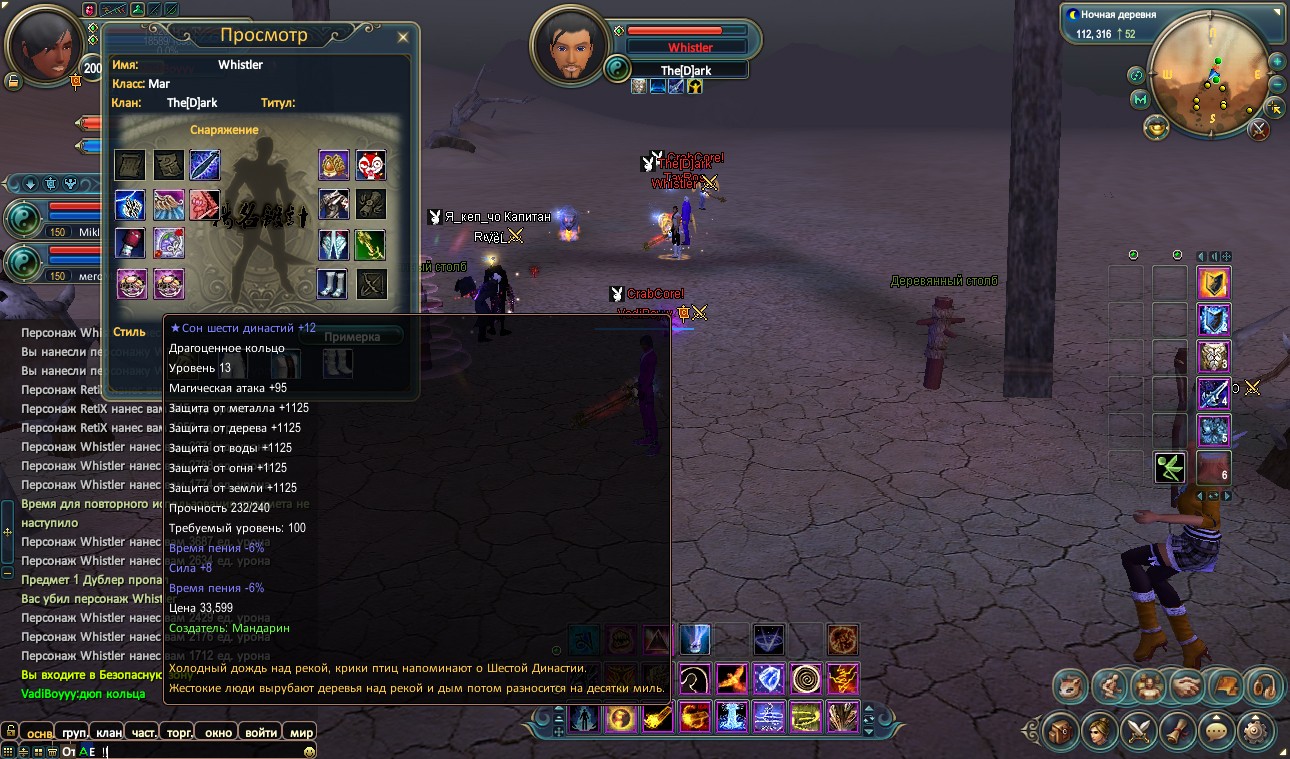
Task: Open the world map with the M button
Action: 1141,100
